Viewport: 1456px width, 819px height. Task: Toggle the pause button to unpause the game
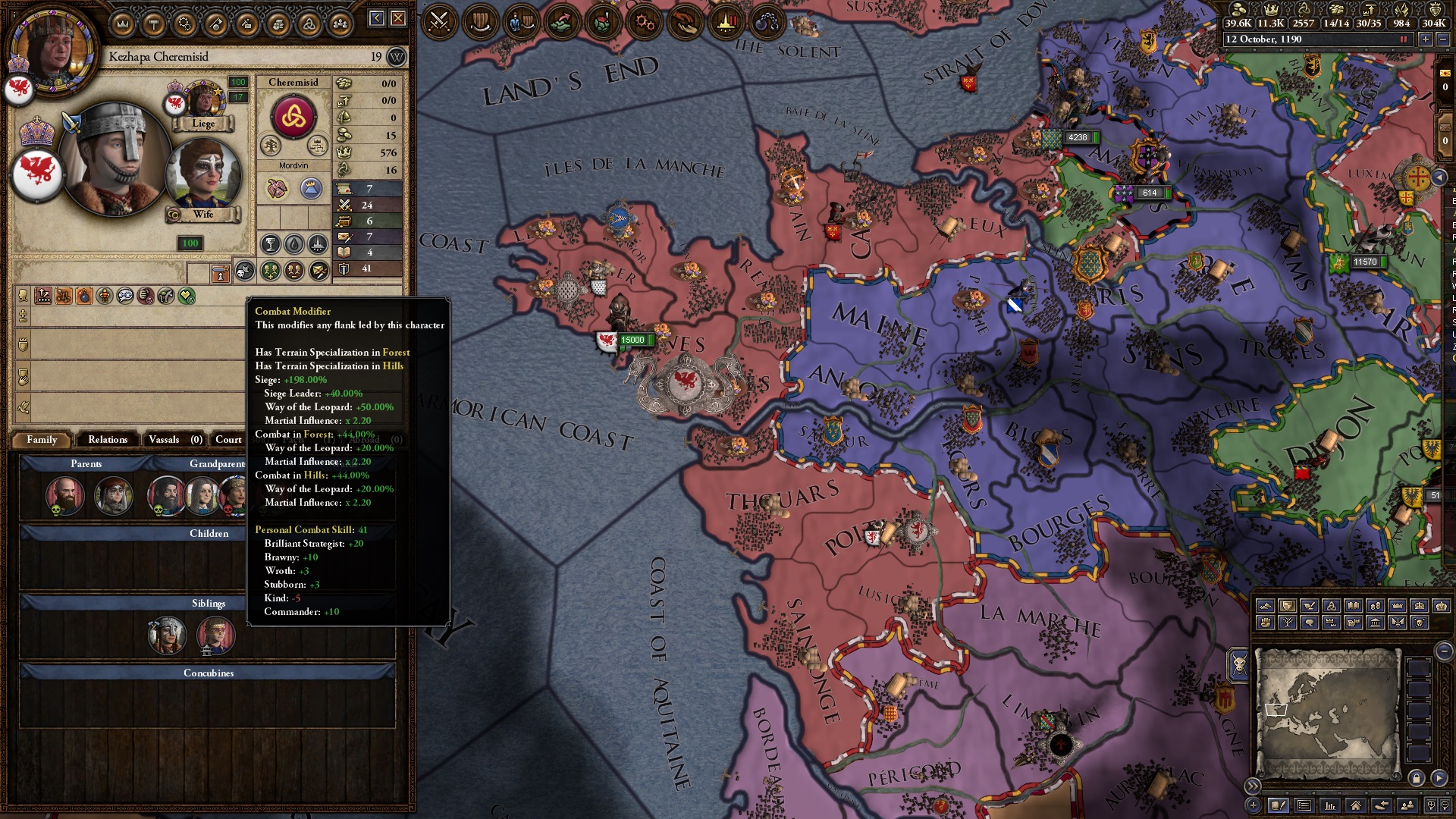(x=1403, y=39)
